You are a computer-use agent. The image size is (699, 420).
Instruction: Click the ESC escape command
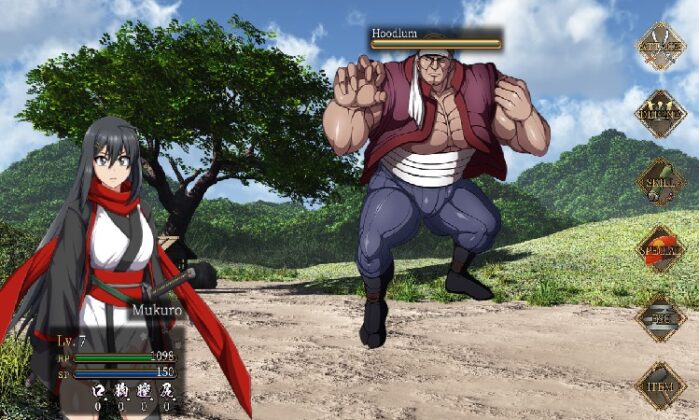(x=660, y=317)
